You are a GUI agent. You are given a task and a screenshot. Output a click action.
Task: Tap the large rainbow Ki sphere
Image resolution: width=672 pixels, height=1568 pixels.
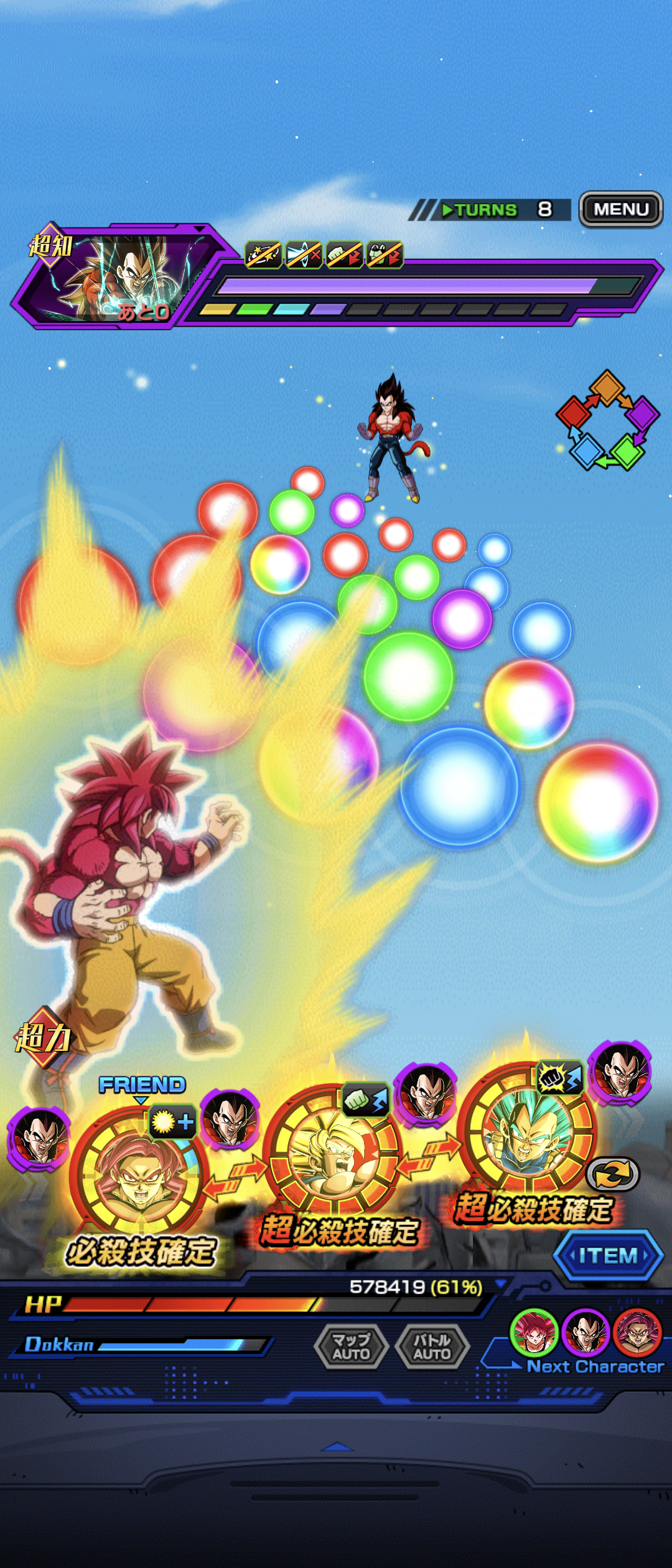point(597,801)
